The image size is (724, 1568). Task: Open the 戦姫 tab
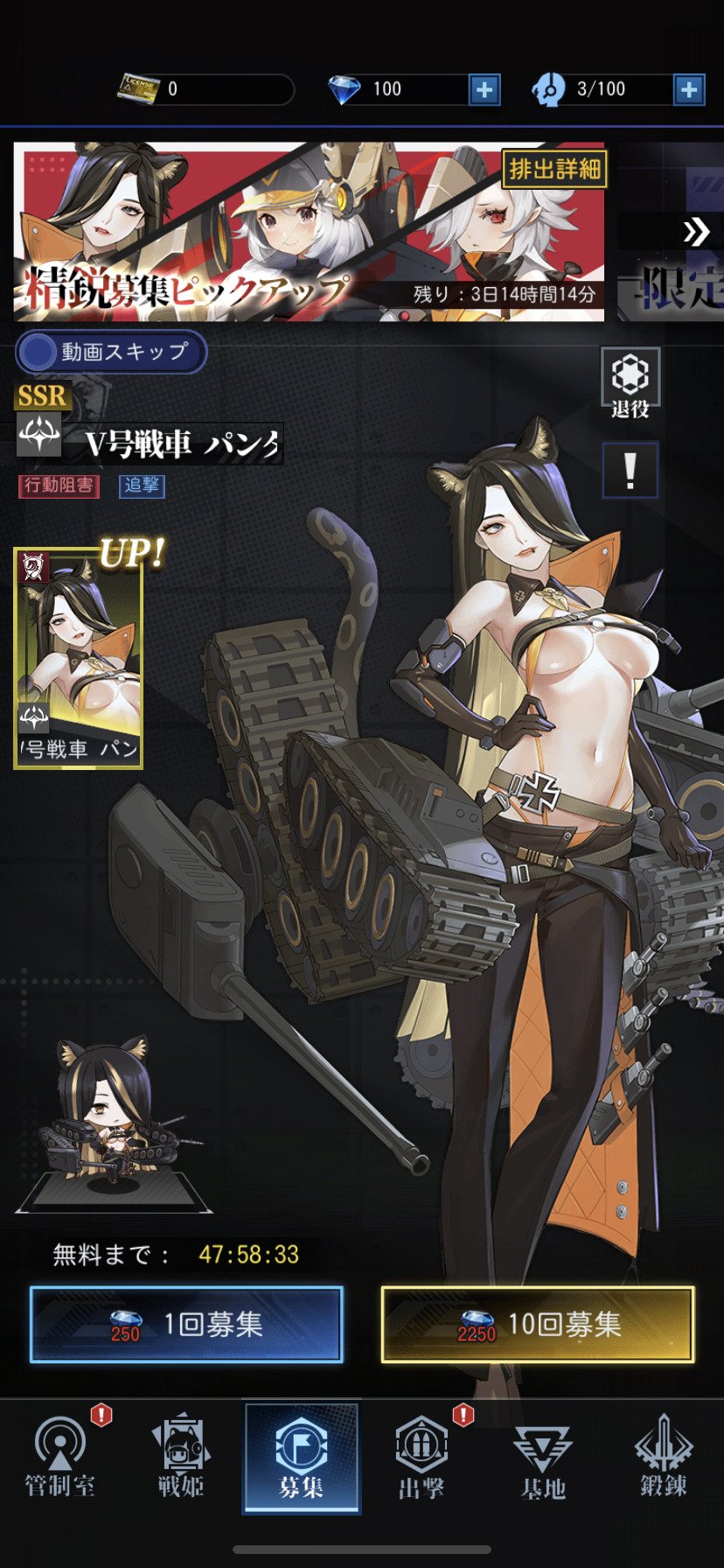click(181, 1458)
